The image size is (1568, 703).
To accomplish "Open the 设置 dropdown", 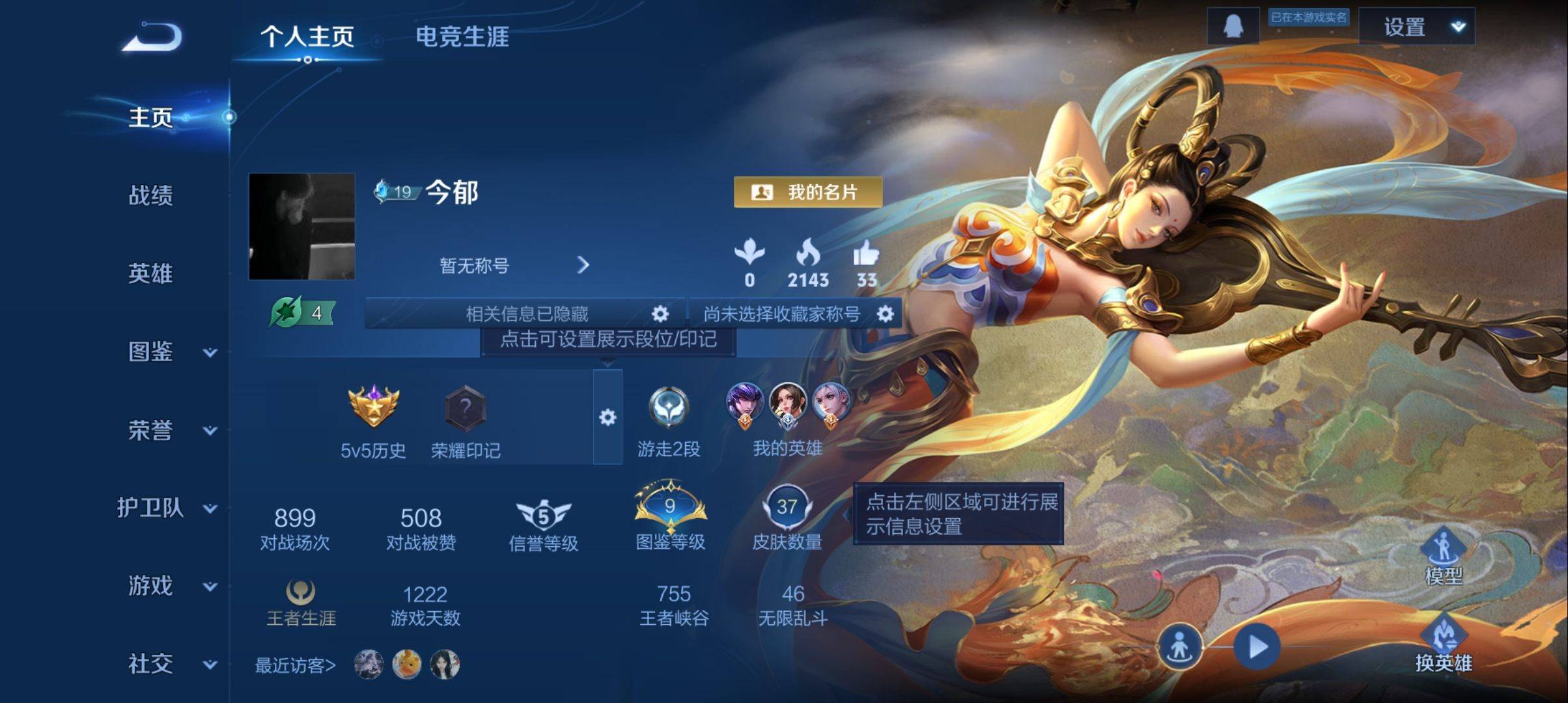I will (x=1416, y=27).
